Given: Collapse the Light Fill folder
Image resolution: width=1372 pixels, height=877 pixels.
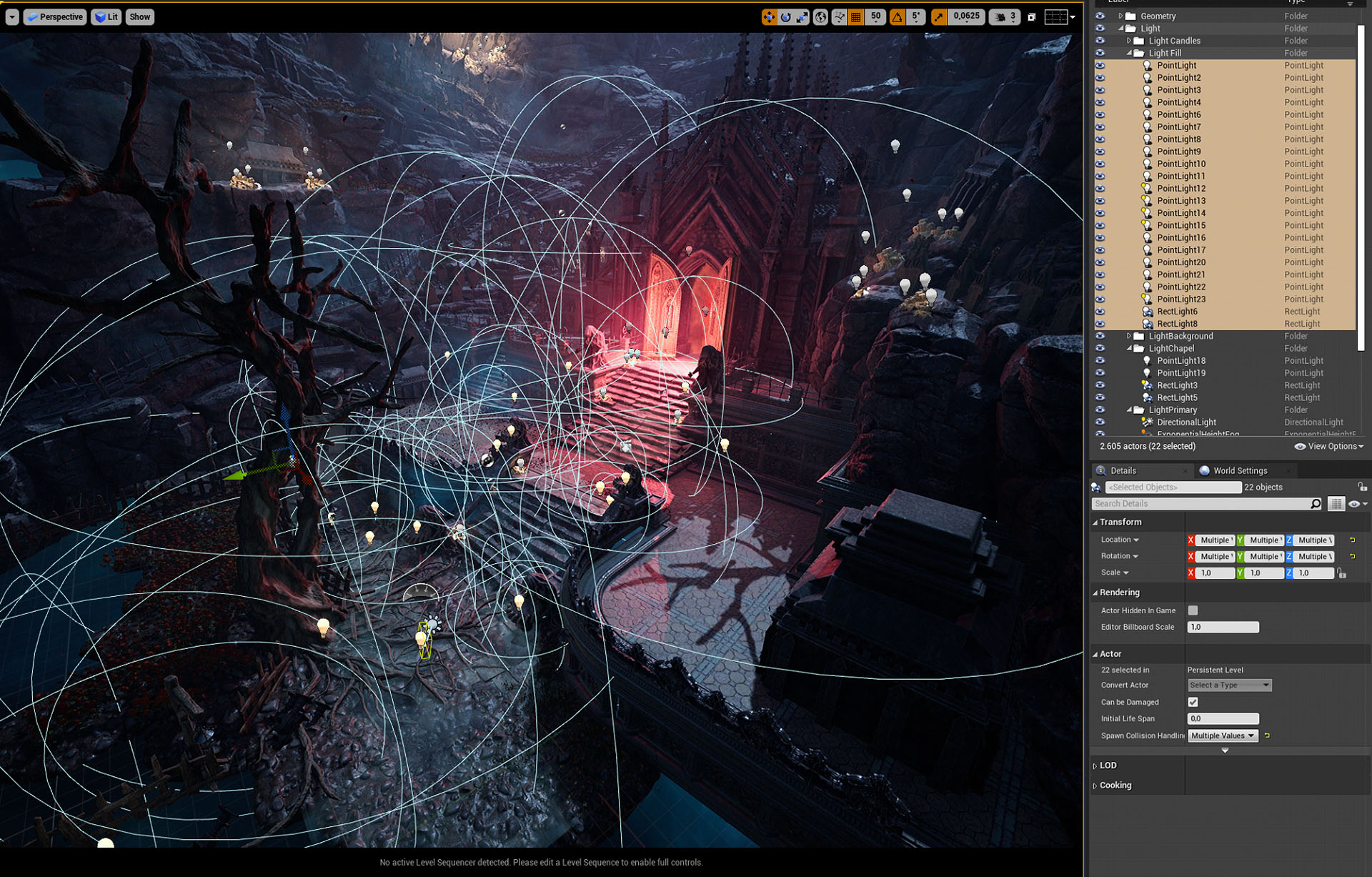Looking at the screenshot, I should click(1129, 53).
